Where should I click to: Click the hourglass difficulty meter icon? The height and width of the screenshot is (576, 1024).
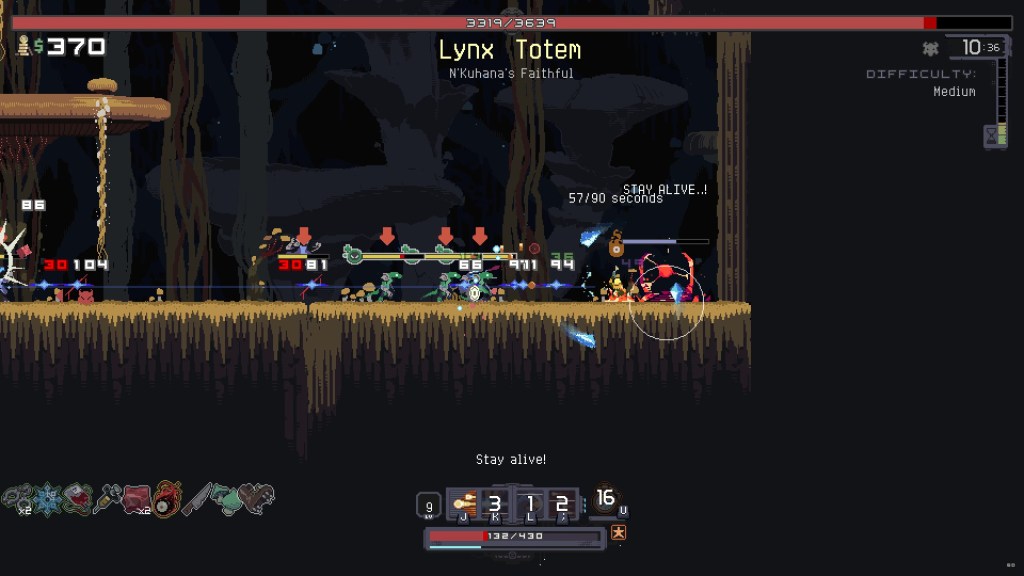click(x=995, y=134)
